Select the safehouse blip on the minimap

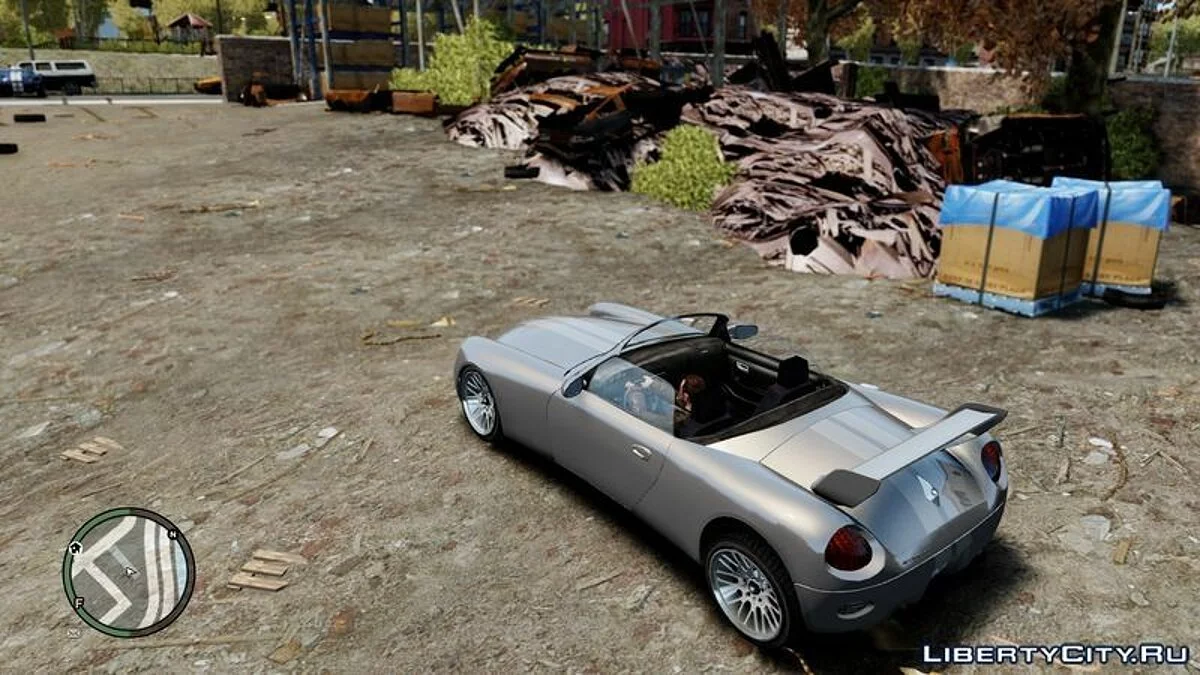coord(74,547)
